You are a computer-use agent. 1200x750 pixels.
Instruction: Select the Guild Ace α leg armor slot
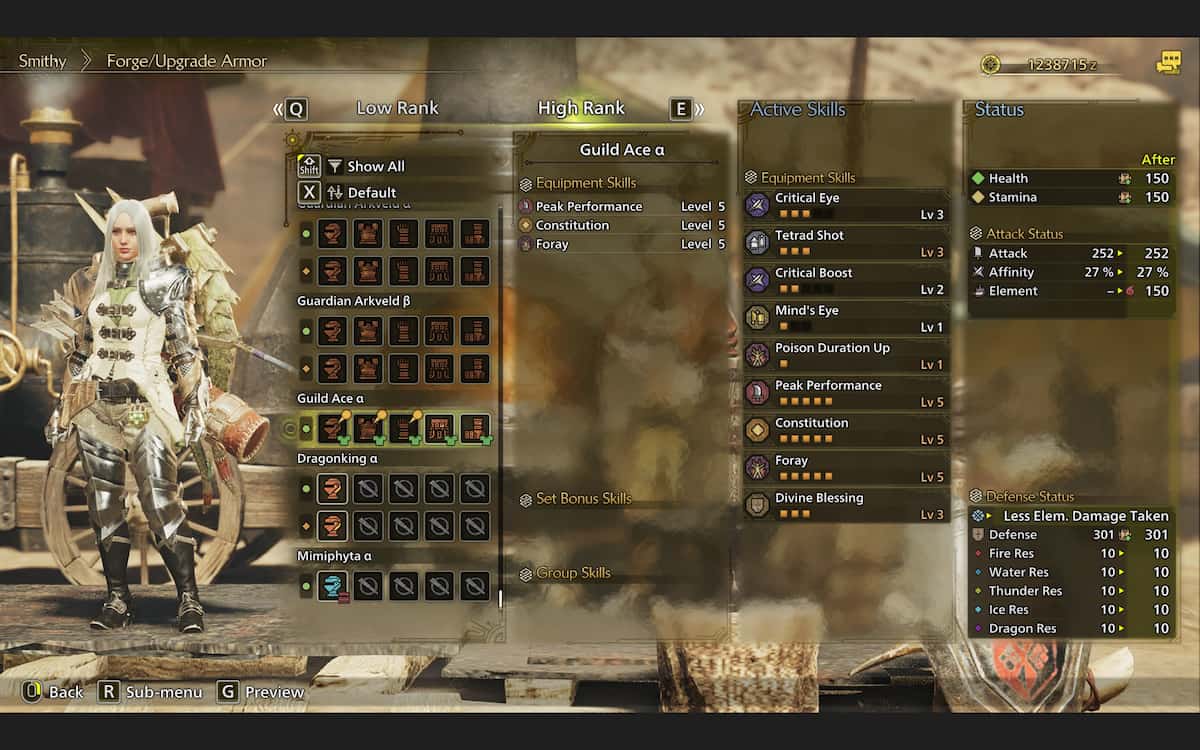coord(475,430)
